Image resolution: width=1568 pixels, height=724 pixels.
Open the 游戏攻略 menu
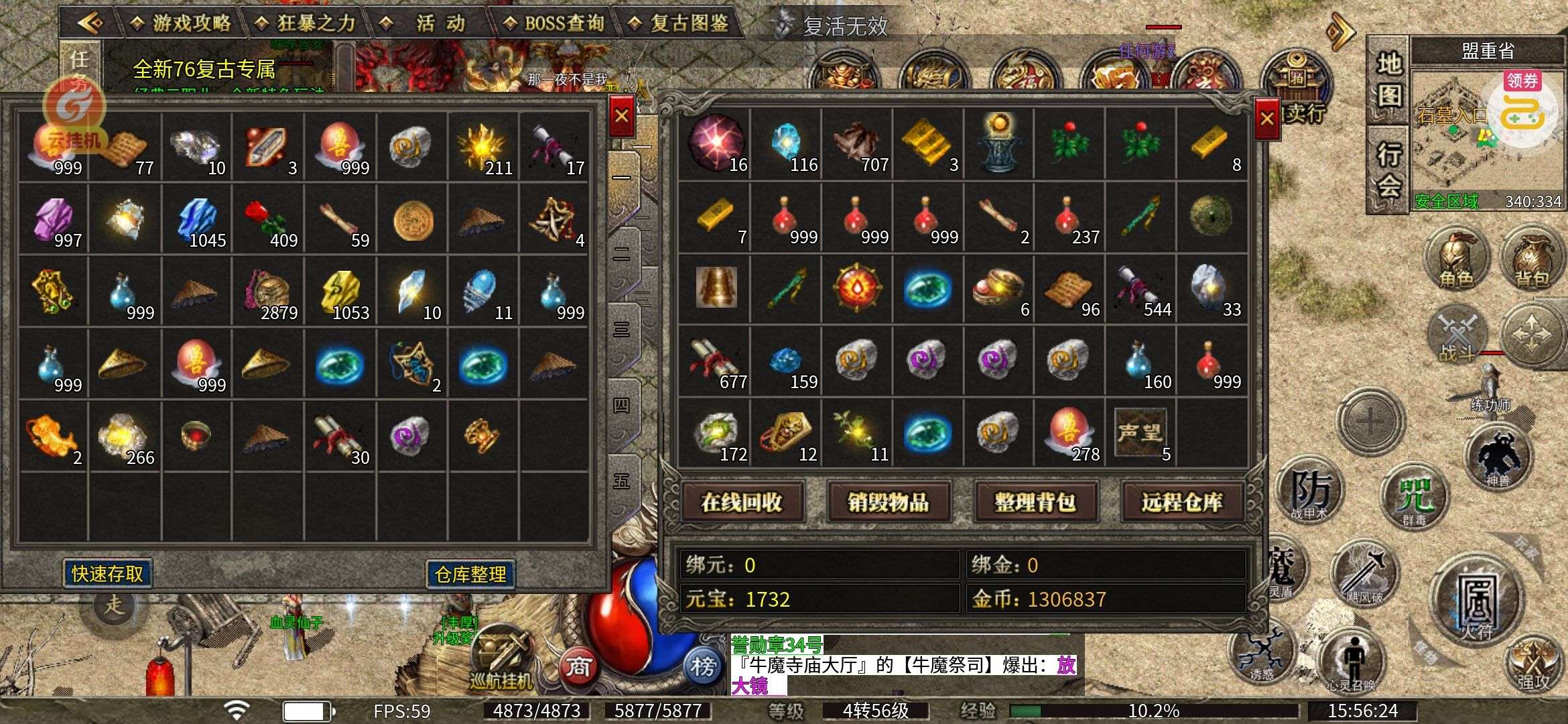pos(181,23)
